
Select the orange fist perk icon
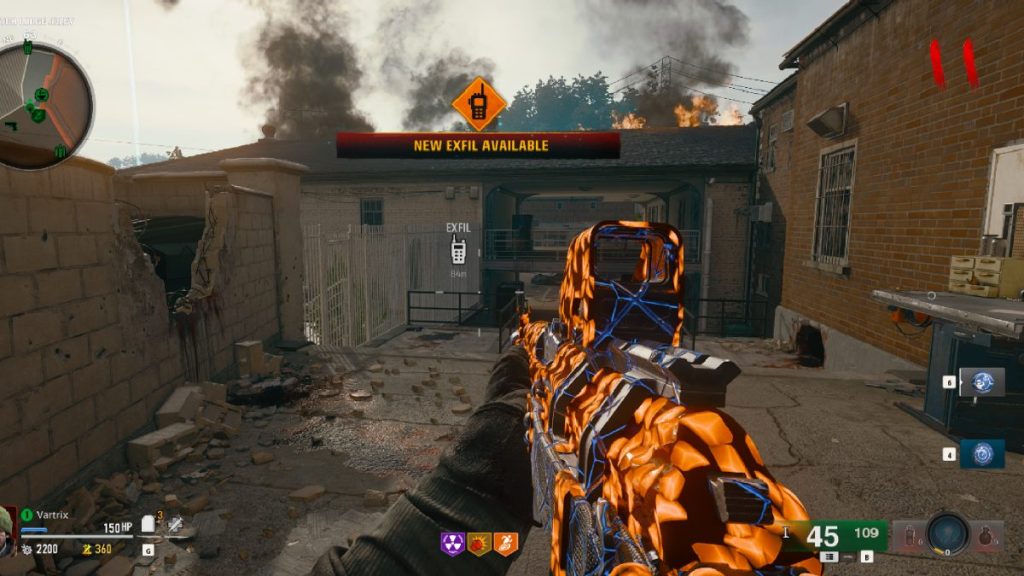coord(479,543)
